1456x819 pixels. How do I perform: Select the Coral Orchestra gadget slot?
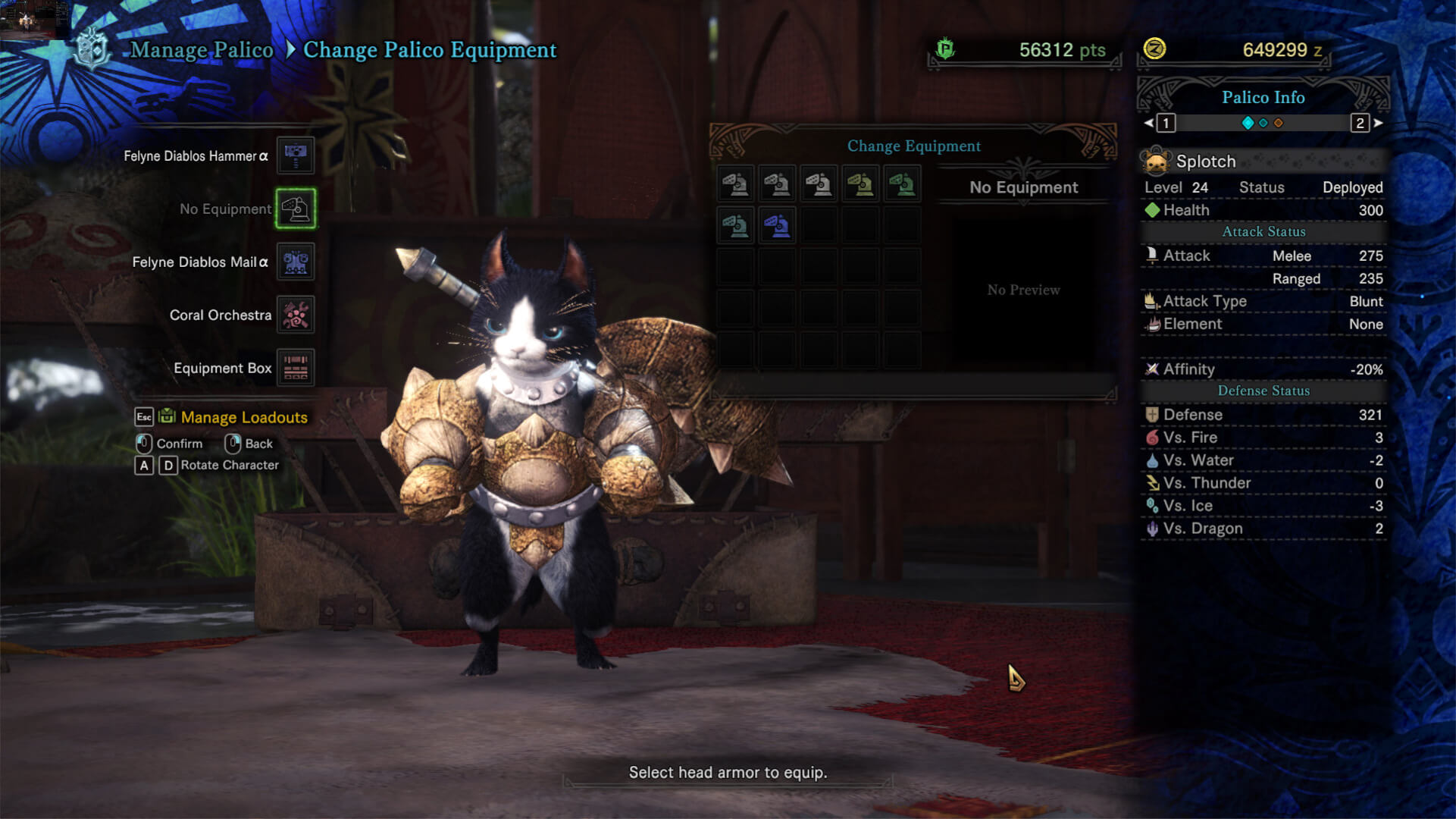tap(295, 315)
